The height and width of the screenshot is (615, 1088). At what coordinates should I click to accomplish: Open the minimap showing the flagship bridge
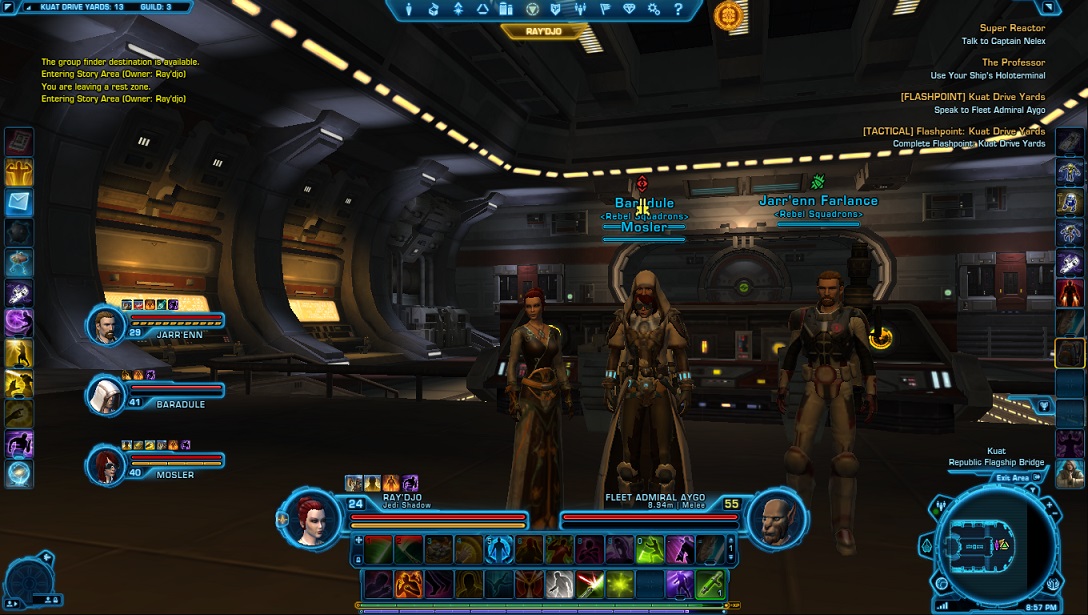(995, 543)
